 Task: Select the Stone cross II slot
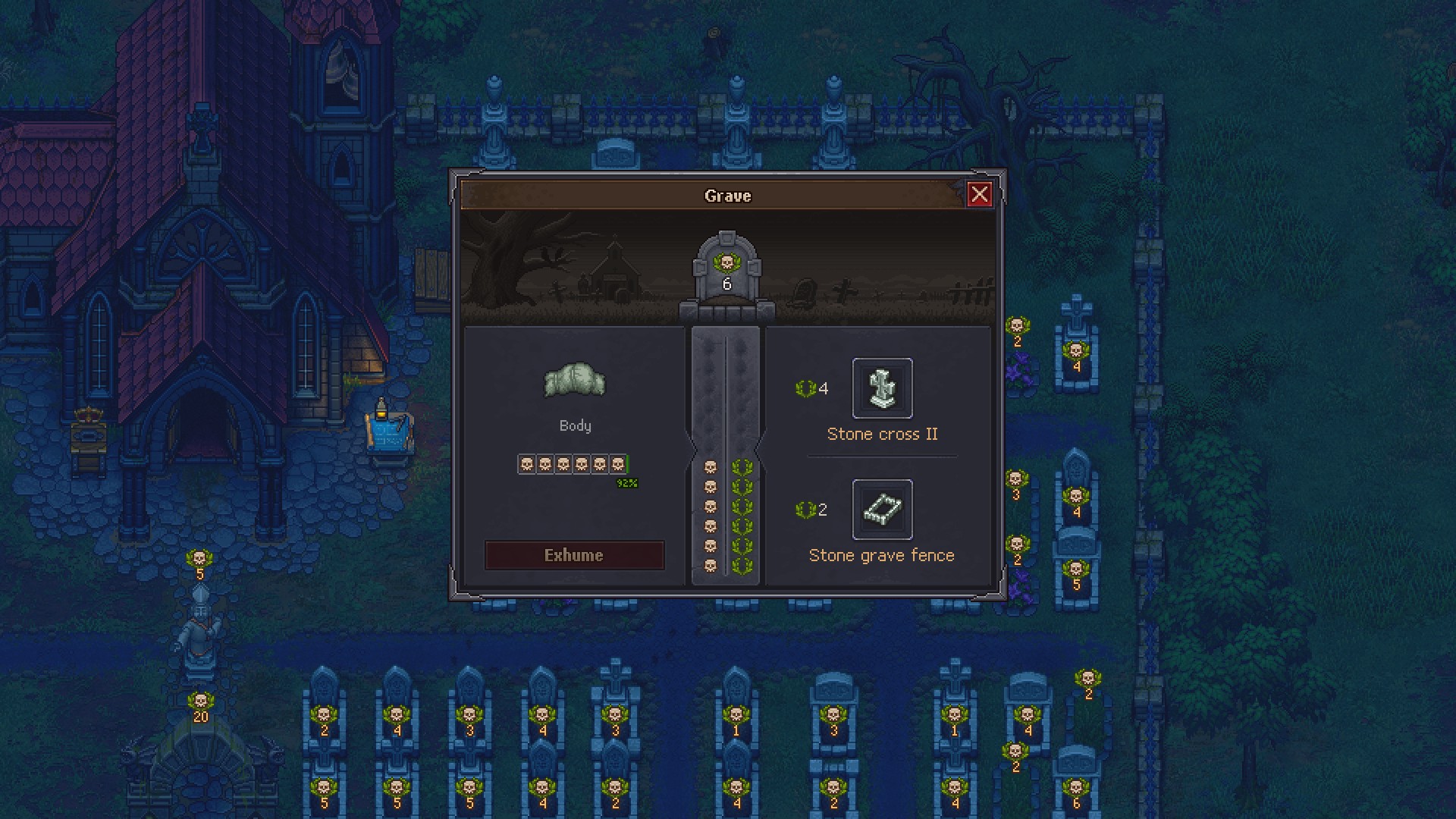coord(882,388)
